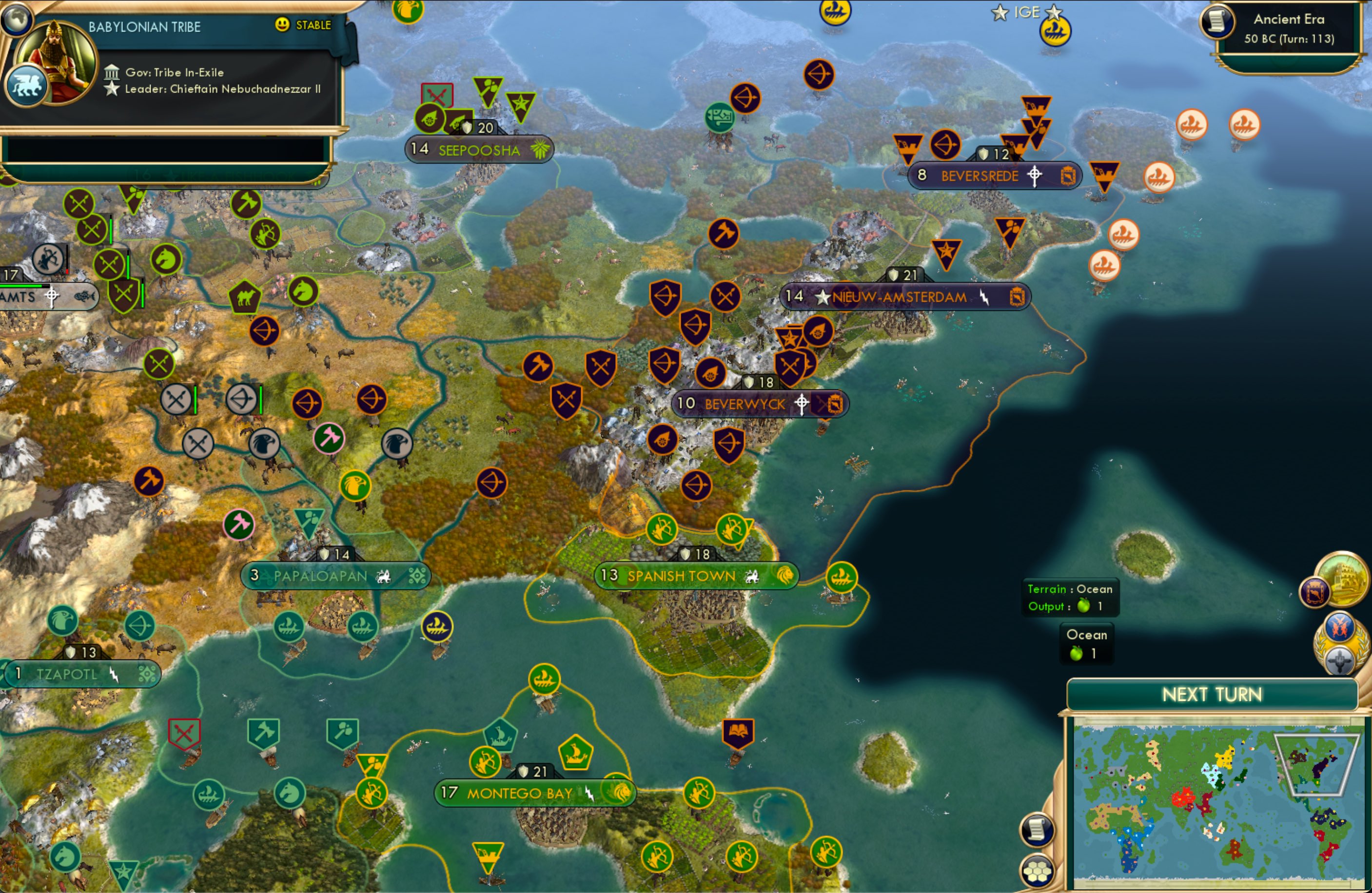Click the IGE label at top of screen
The width and height of the screenshot is (1372, 893).
pyautogui.click(x=1026, y=12)
